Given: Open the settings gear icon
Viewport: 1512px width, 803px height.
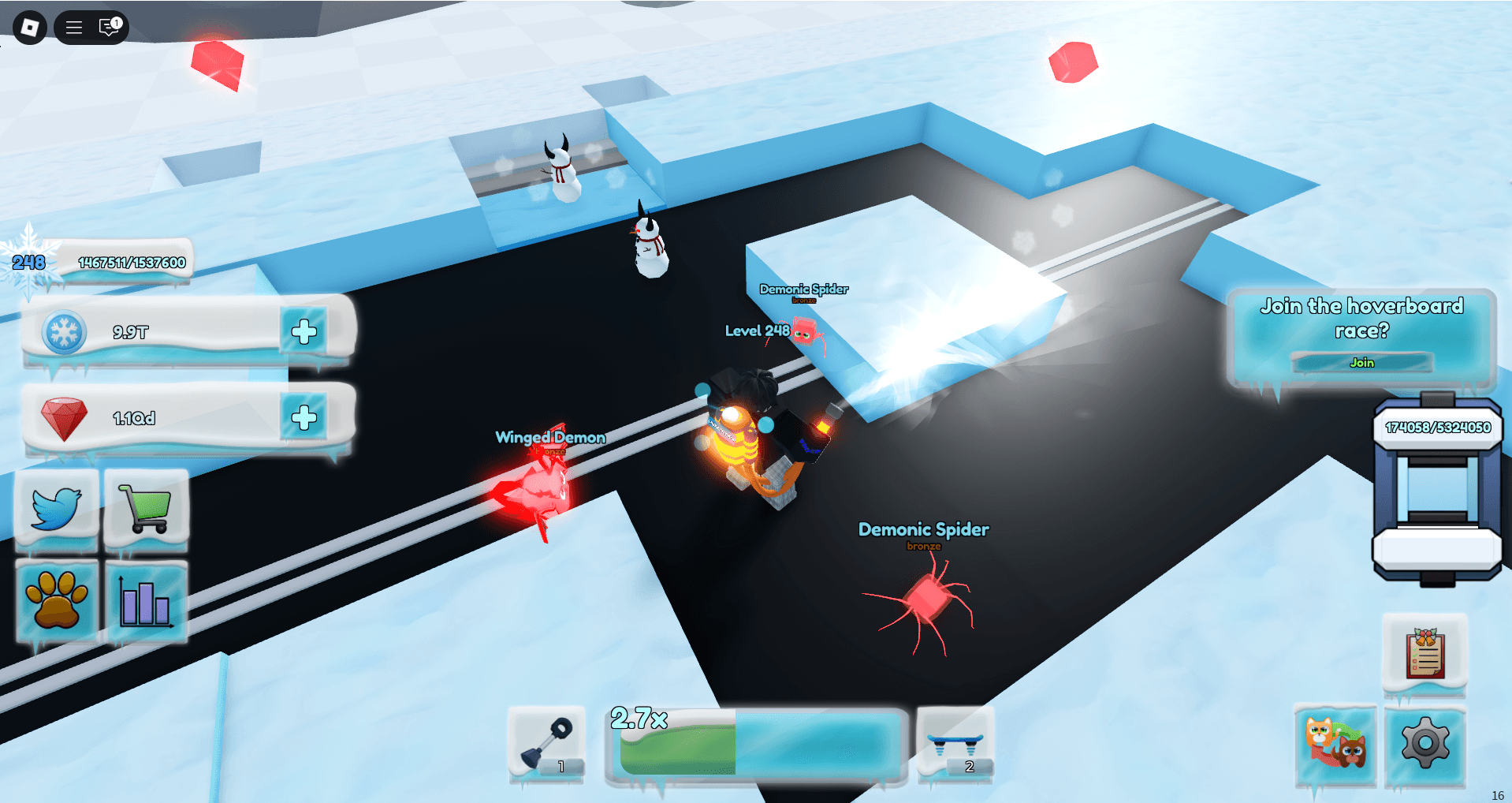Looking at the screenshot, I should click(x=1425, y=742).
